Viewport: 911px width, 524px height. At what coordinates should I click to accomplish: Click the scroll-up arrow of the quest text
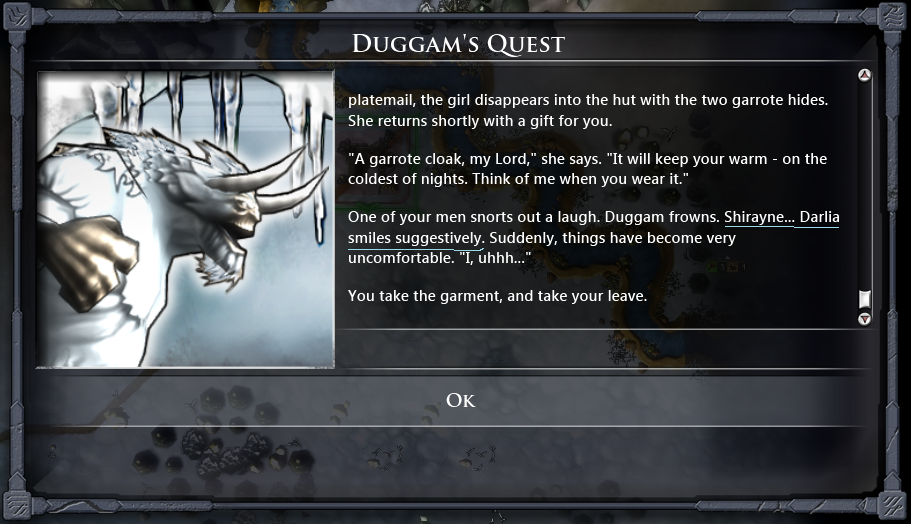pos(865,75)
